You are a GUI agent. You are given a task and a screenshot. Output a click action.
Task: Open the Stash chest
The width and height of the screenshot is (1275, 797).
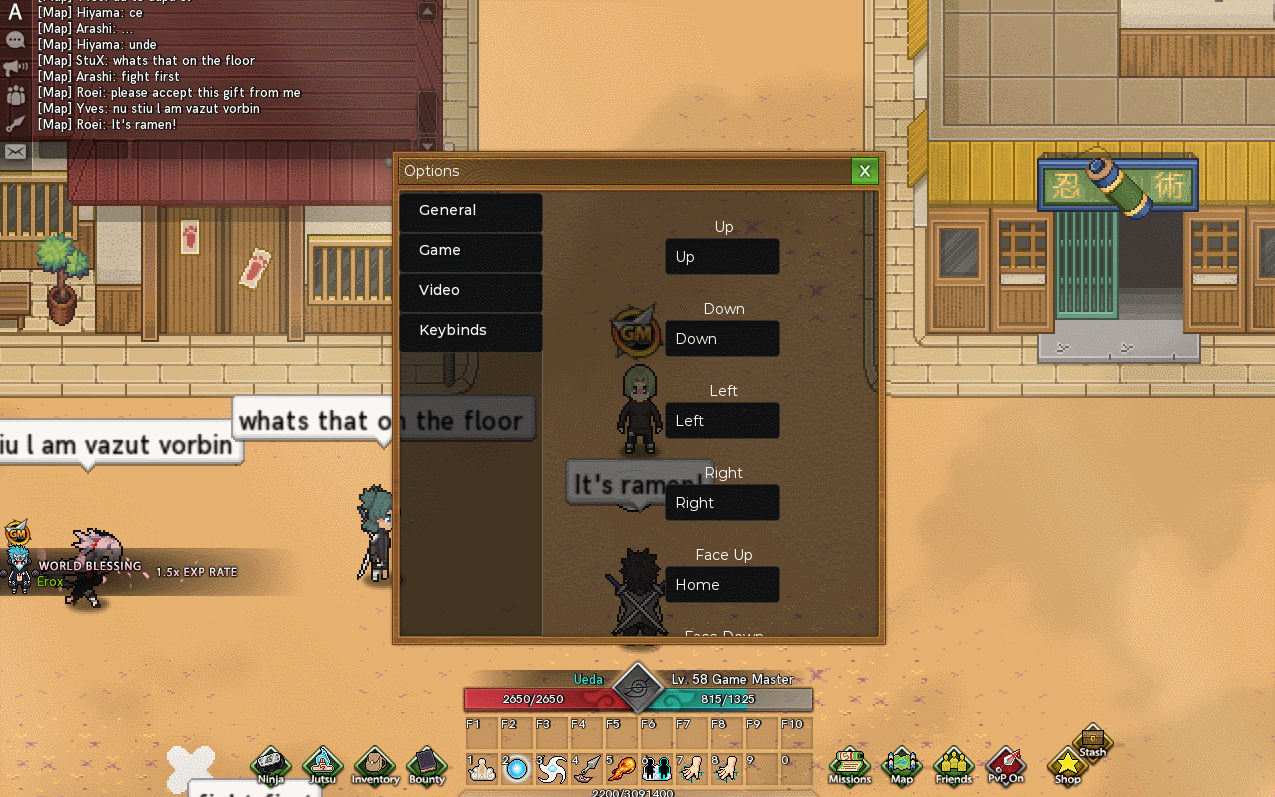[1093, 741]
